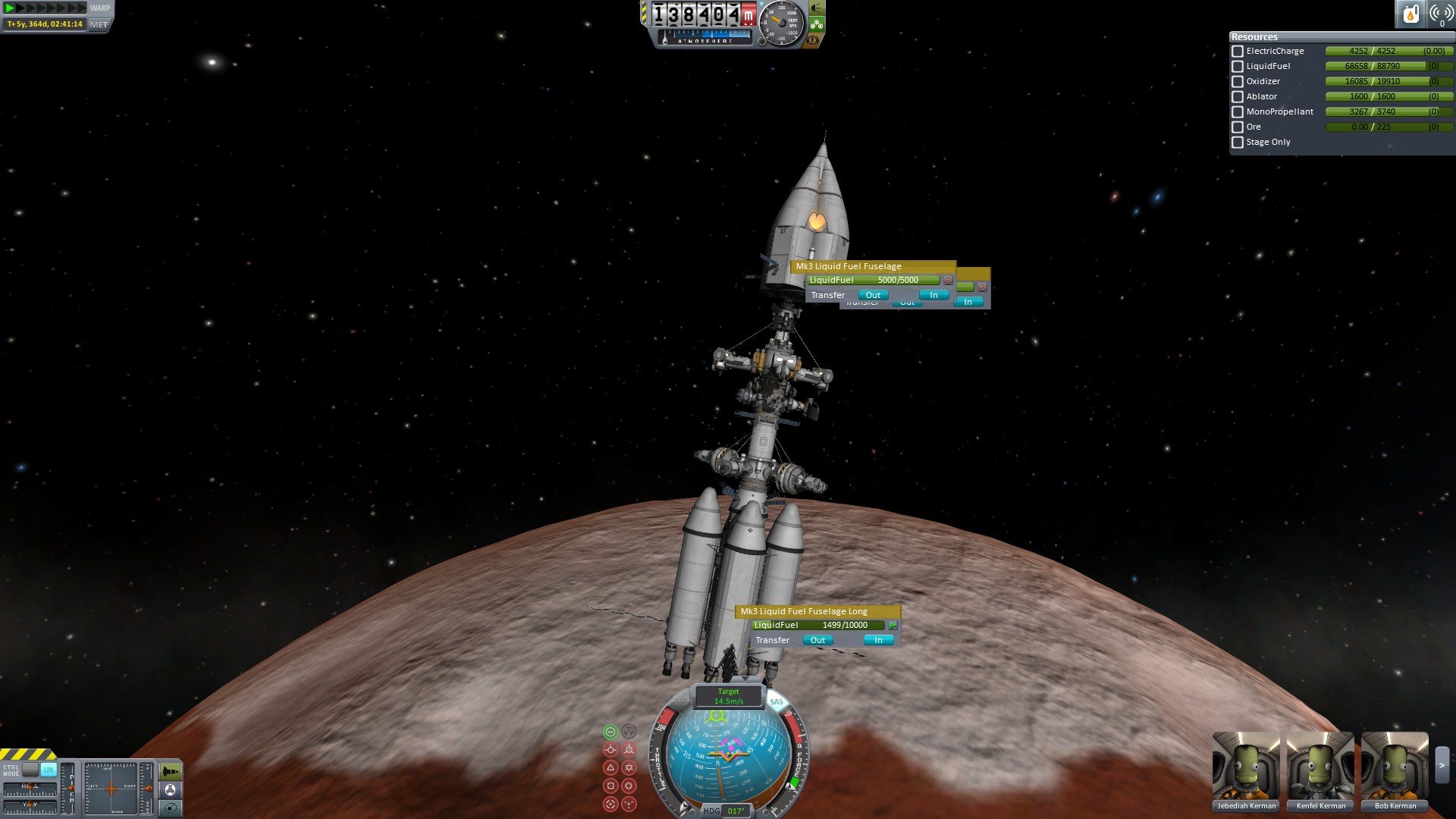The image size is (1456, 819).
Task: Pump fuel In to Mk3 Liquid Fuel Fuselage Long
Action: point(878,640)
